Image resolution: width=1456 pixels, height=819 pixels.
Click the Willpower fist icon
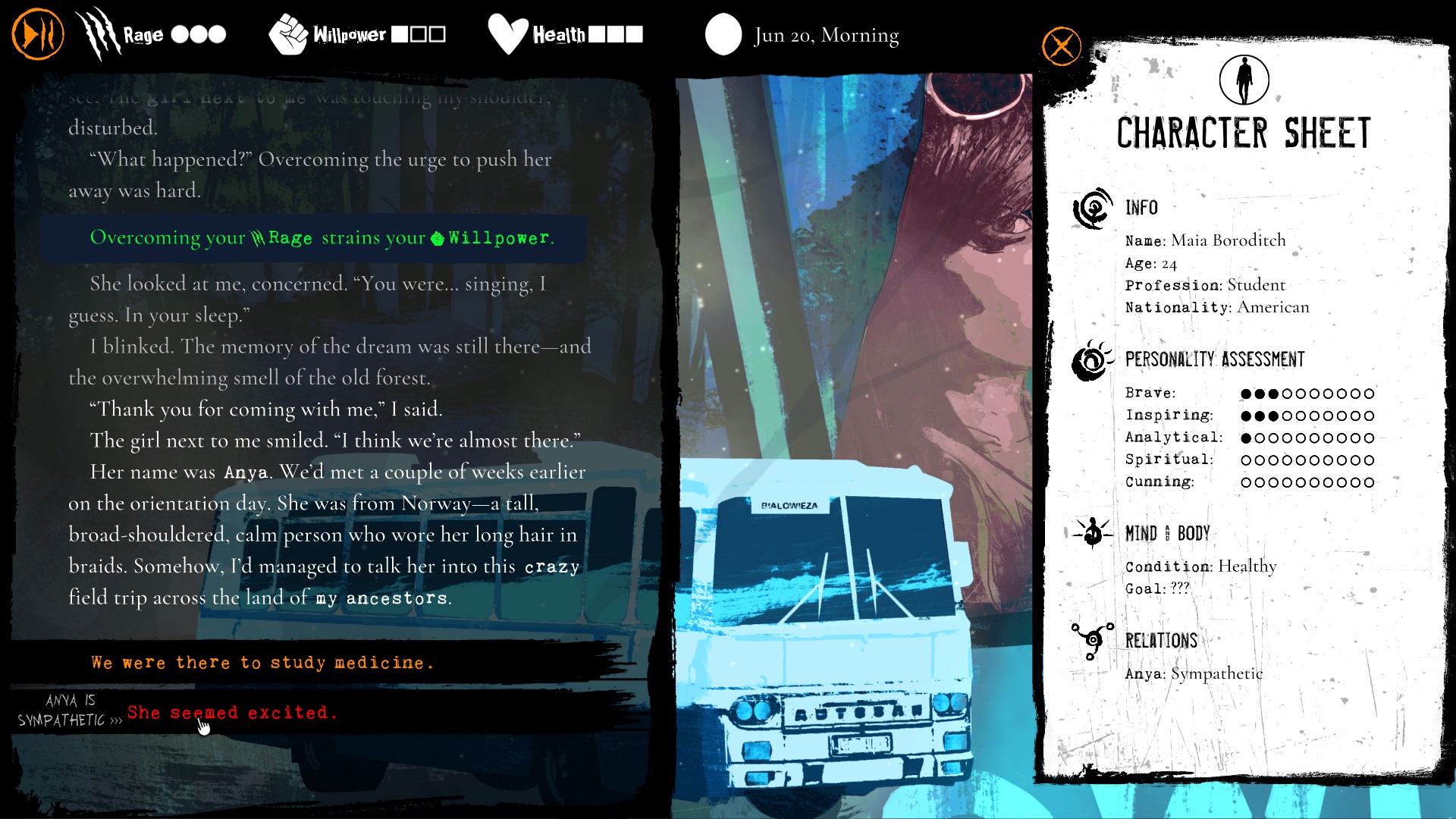point(290,33)
